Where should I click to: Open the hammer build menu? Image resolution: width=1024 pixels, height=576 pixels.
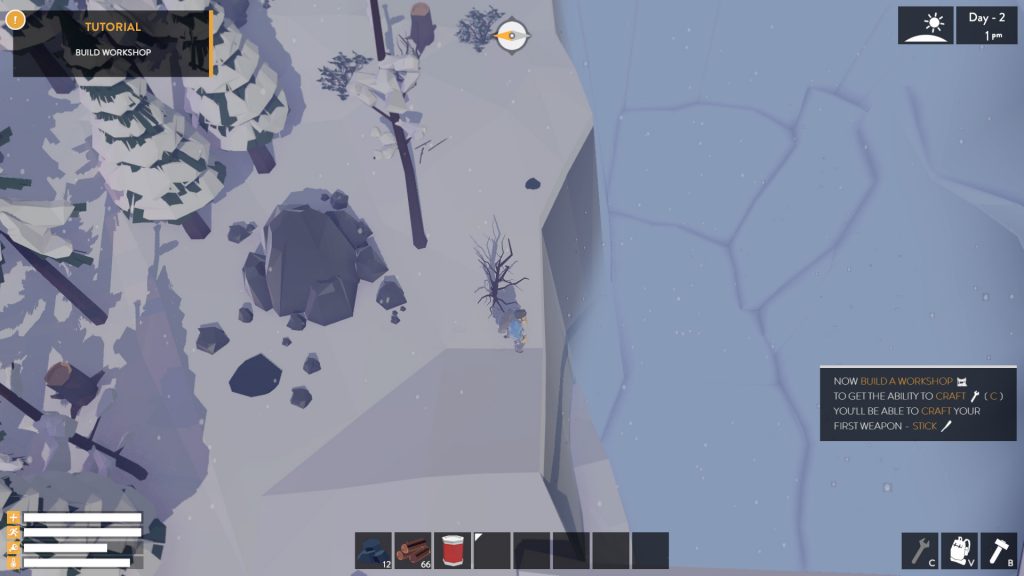(x=998, y=551)
